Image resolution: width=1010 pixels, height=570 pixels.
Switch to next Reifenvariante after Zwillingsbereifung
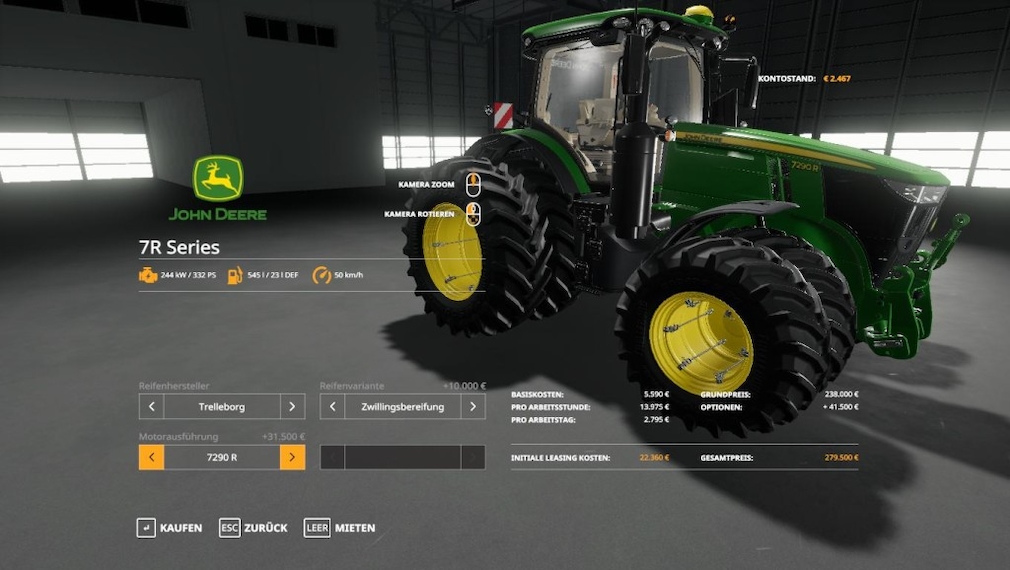click(x=473, y=407)
